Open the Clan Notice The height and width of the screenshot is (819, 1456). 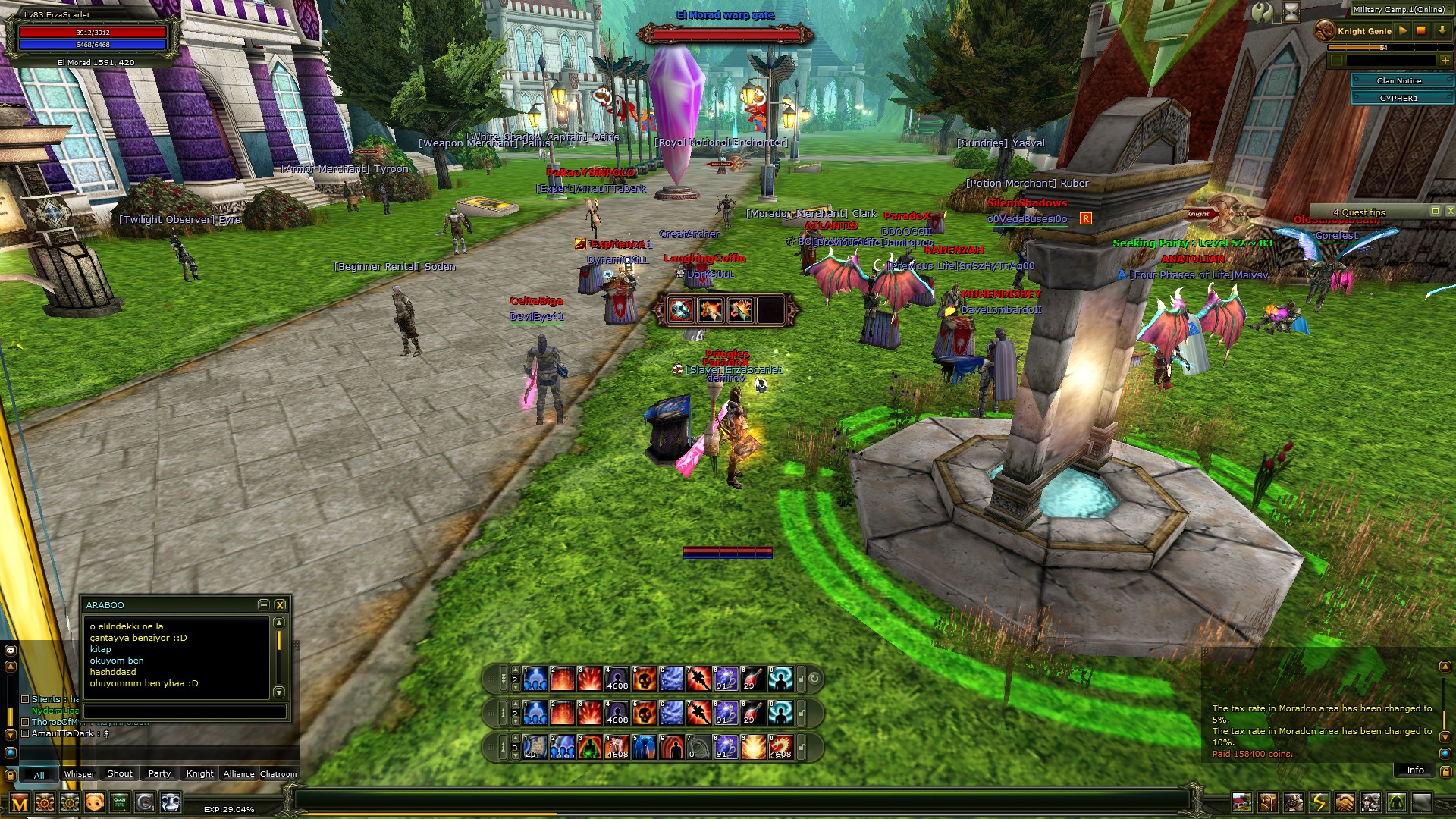coord(1399,80)
